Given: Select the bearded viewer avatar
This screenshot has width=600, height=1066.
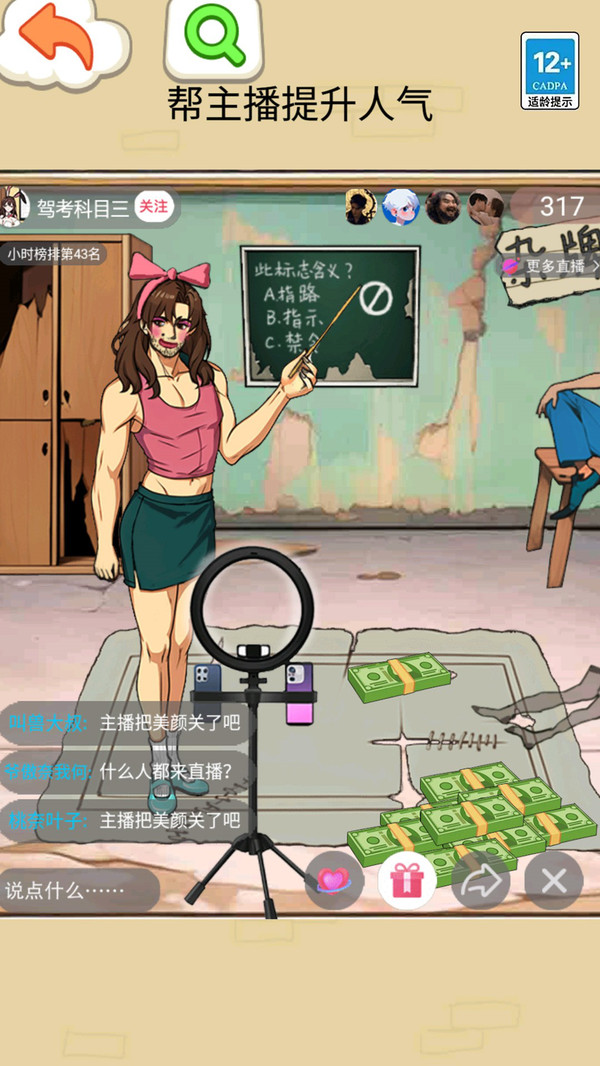Looking at the screenshot, I should pos(442,207).
